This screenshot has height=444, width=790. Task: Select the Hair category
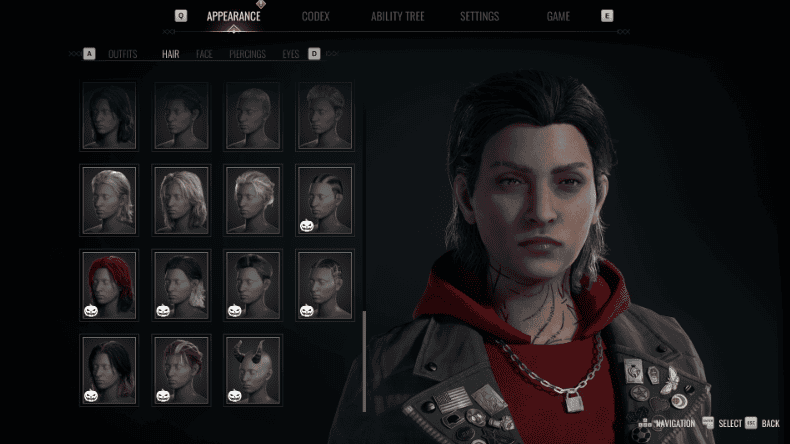pos(171,54)
